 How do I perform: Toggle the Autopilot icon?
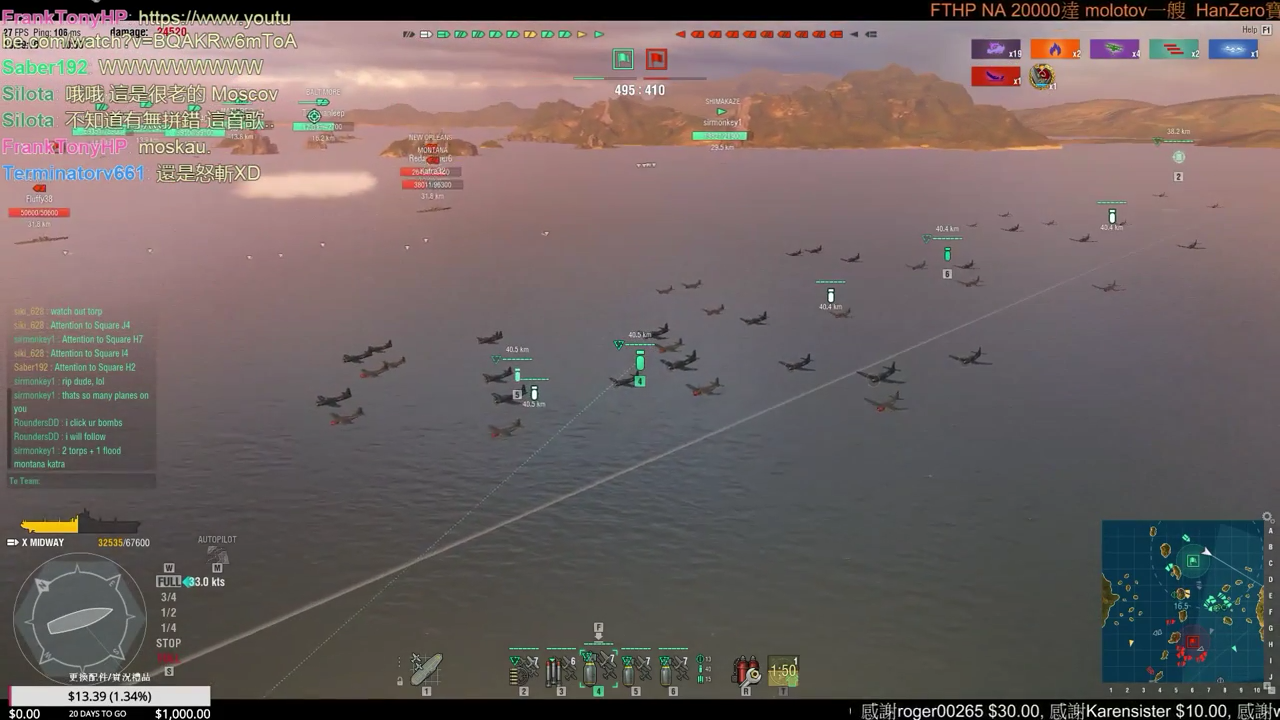pyautogui.click(x=217, y=555)
